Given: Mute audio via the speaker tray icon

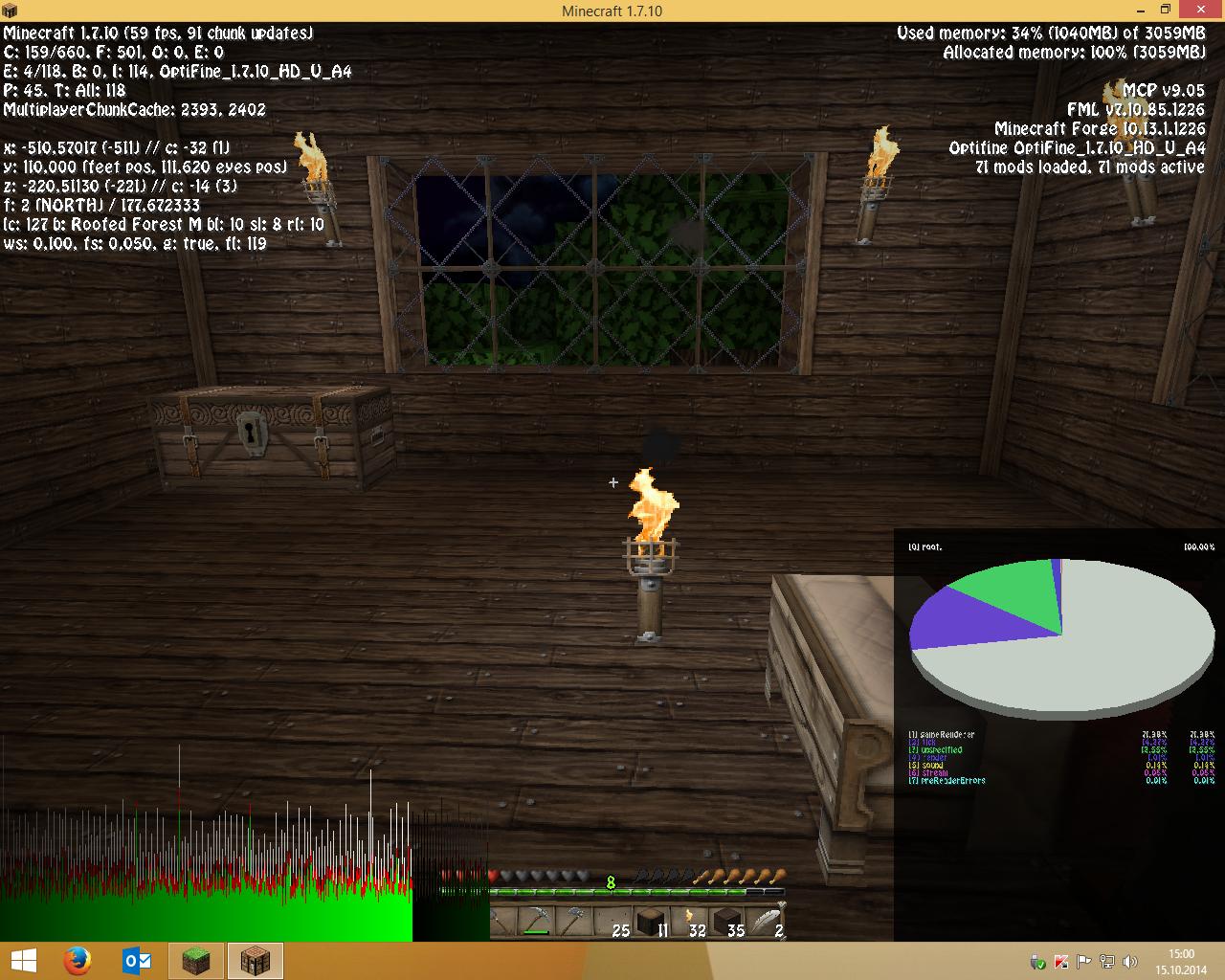Looking at the screenshot, I should (1130, 961).
